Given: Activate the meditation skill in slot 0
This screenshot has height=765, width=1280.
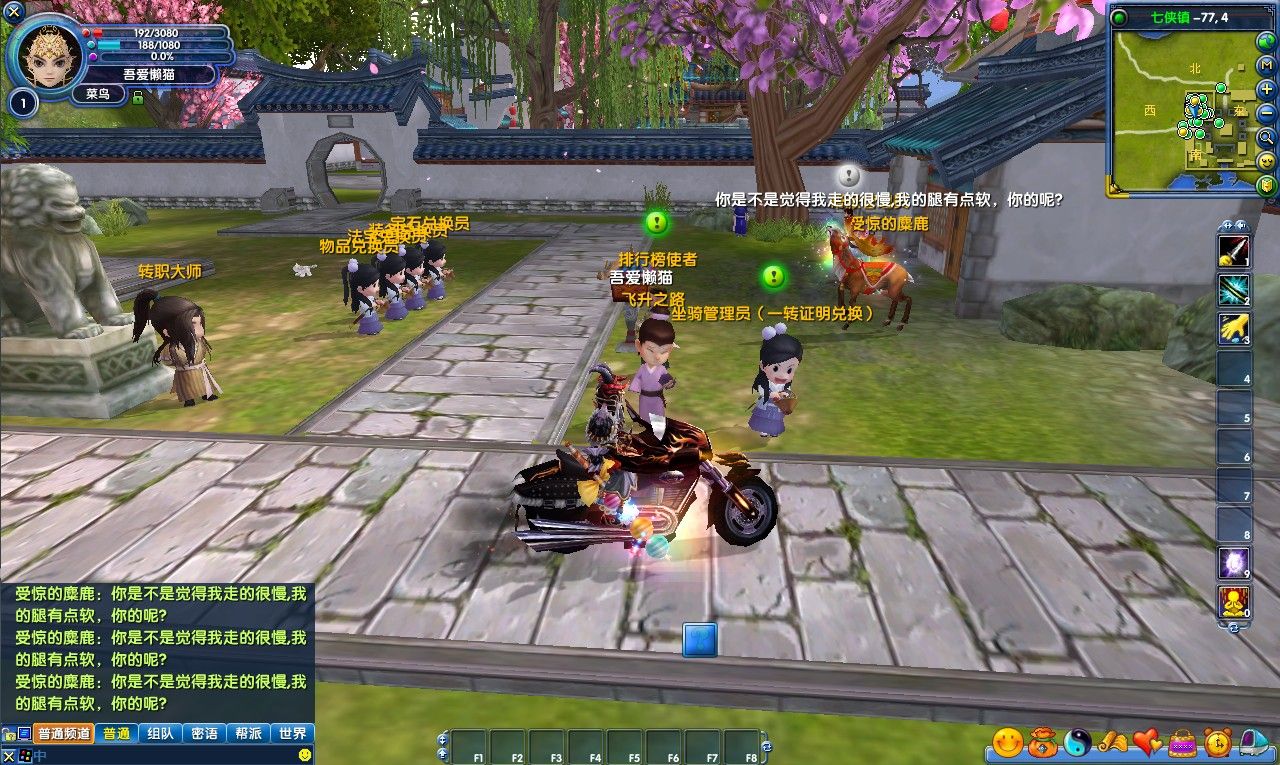Looking at the screenshot, I should (1233, 602).
